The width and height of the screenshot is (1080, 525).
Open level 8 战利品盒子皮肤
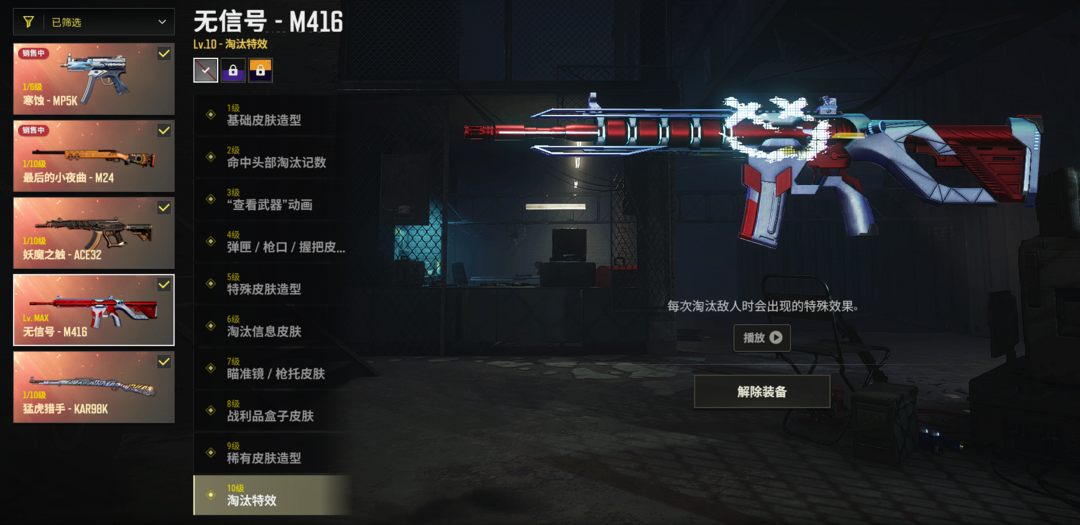point(272,411)
